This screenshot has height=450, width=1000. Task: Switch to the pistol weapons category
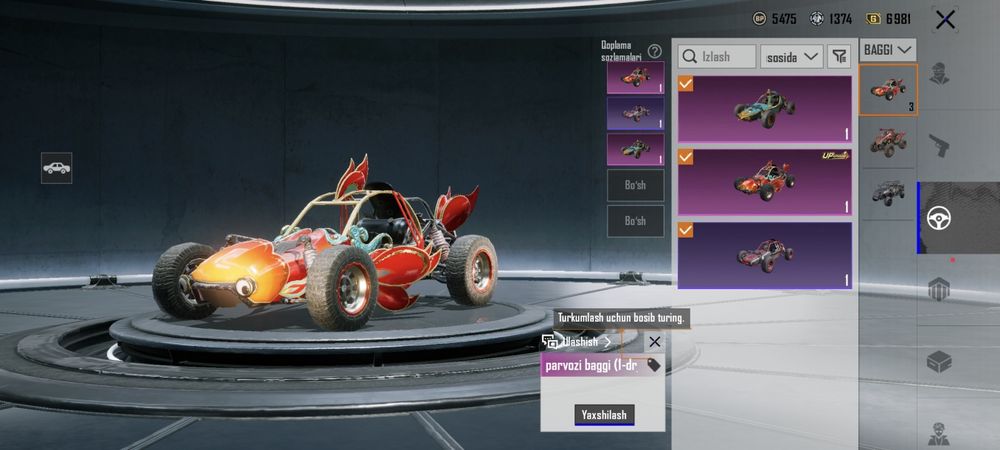click(x=939, y=146)
